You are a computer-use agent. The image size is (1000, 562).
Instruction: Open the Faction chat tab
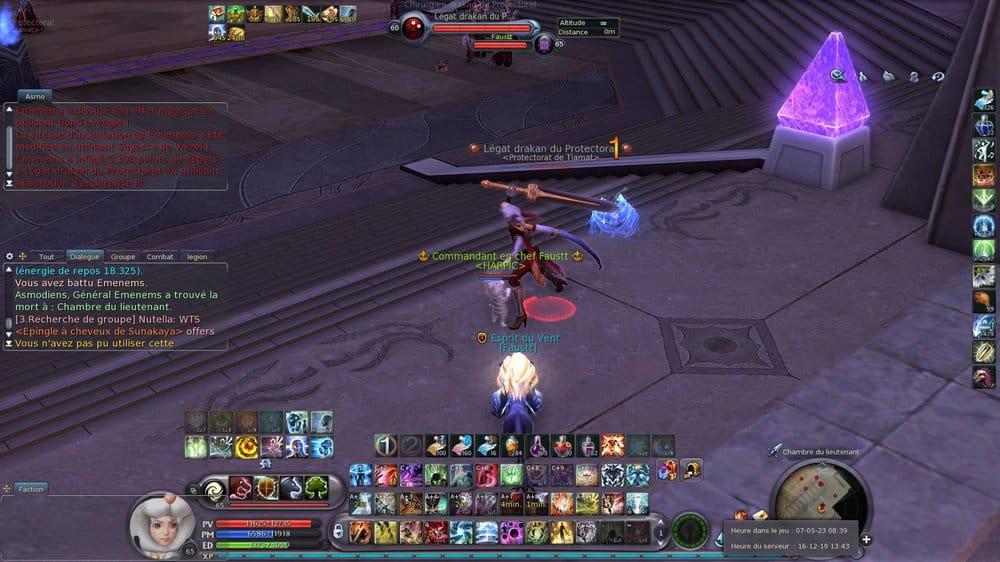click(30, 489)
